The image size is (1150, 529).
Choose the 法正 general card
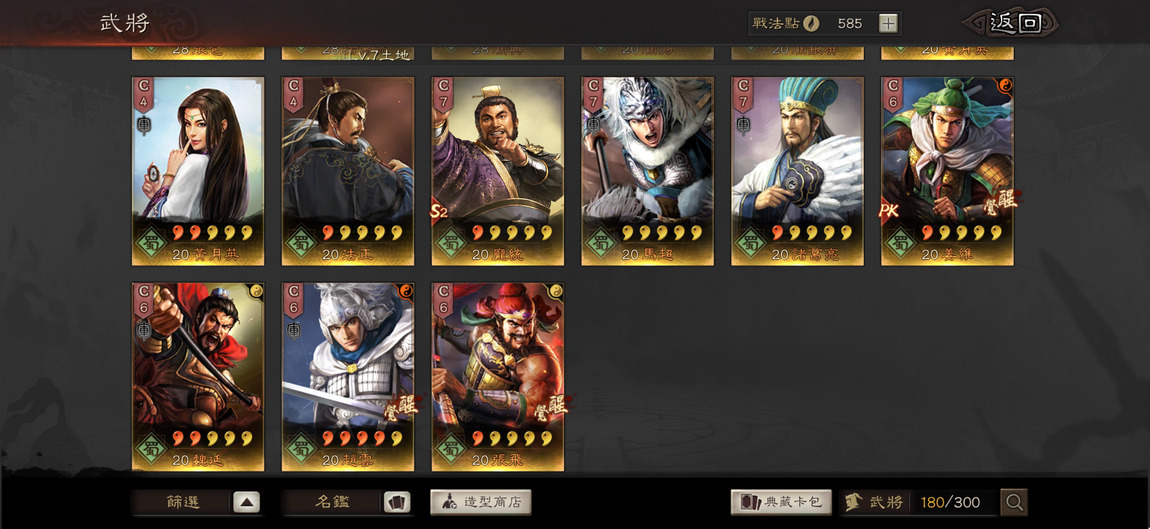click(x=348, y=171)
